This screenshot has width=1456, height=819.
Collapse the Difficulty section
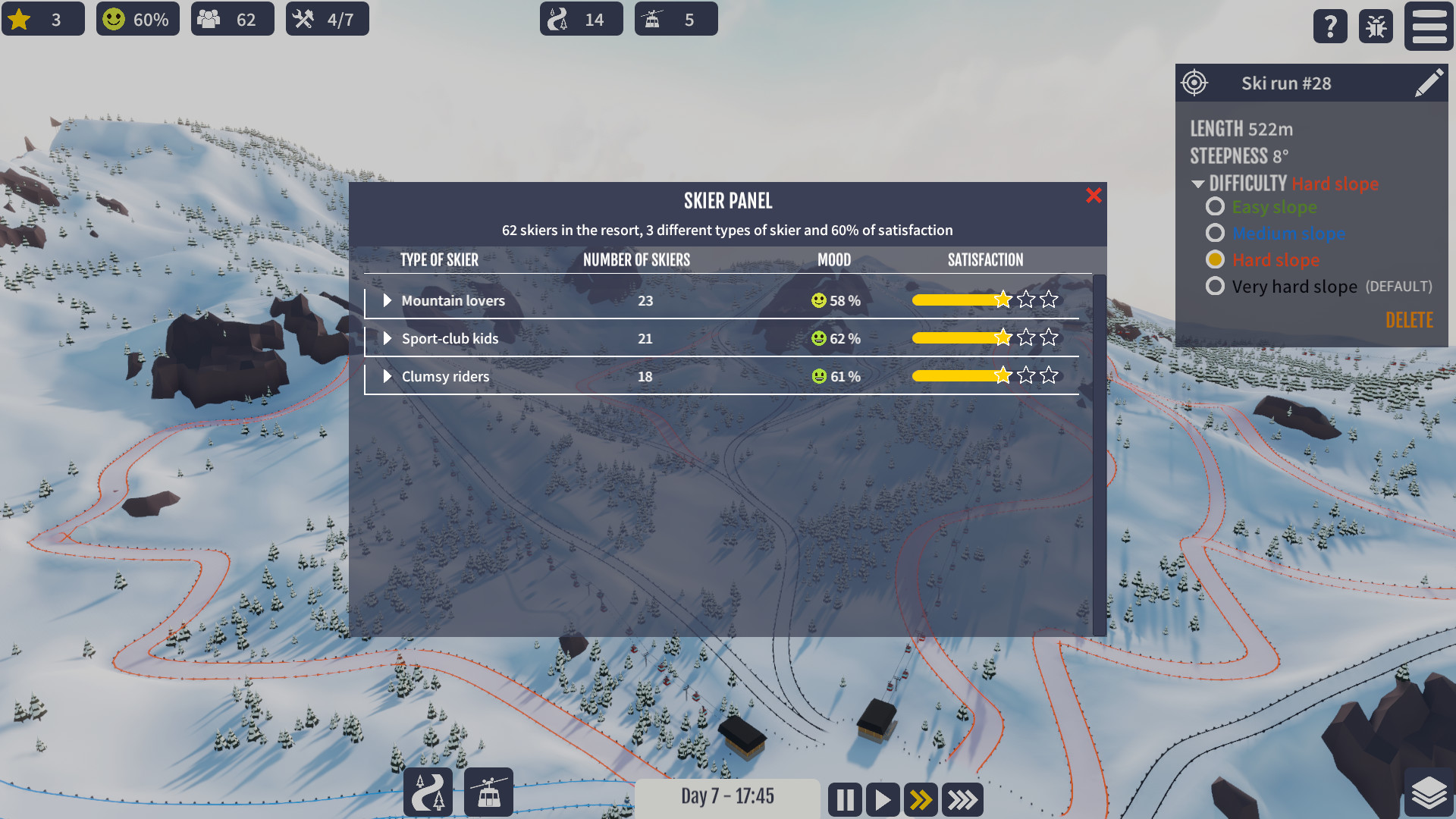1198,183
